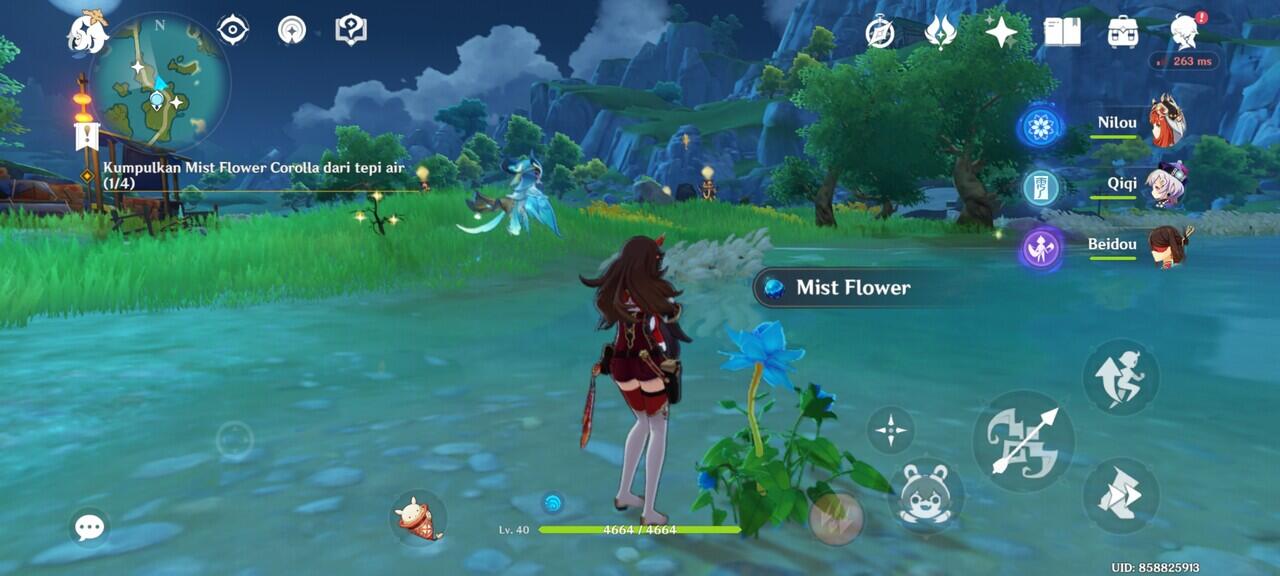Fire a bow normal attack

1023,441
